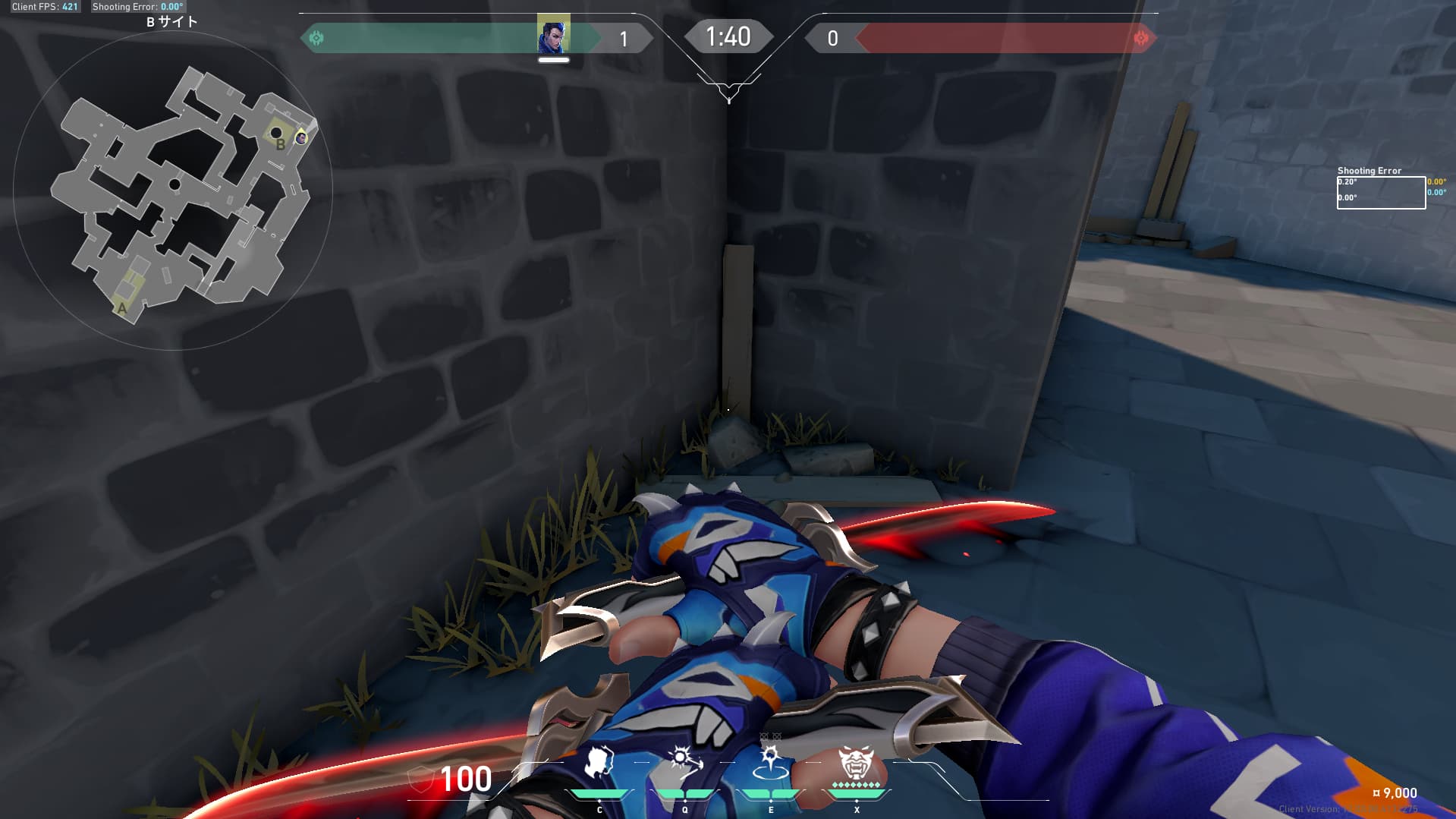The height and width of the screenshot is (819, 1456).
Task: Click the player marker on the minimap
Action: [x=301, y=138]
